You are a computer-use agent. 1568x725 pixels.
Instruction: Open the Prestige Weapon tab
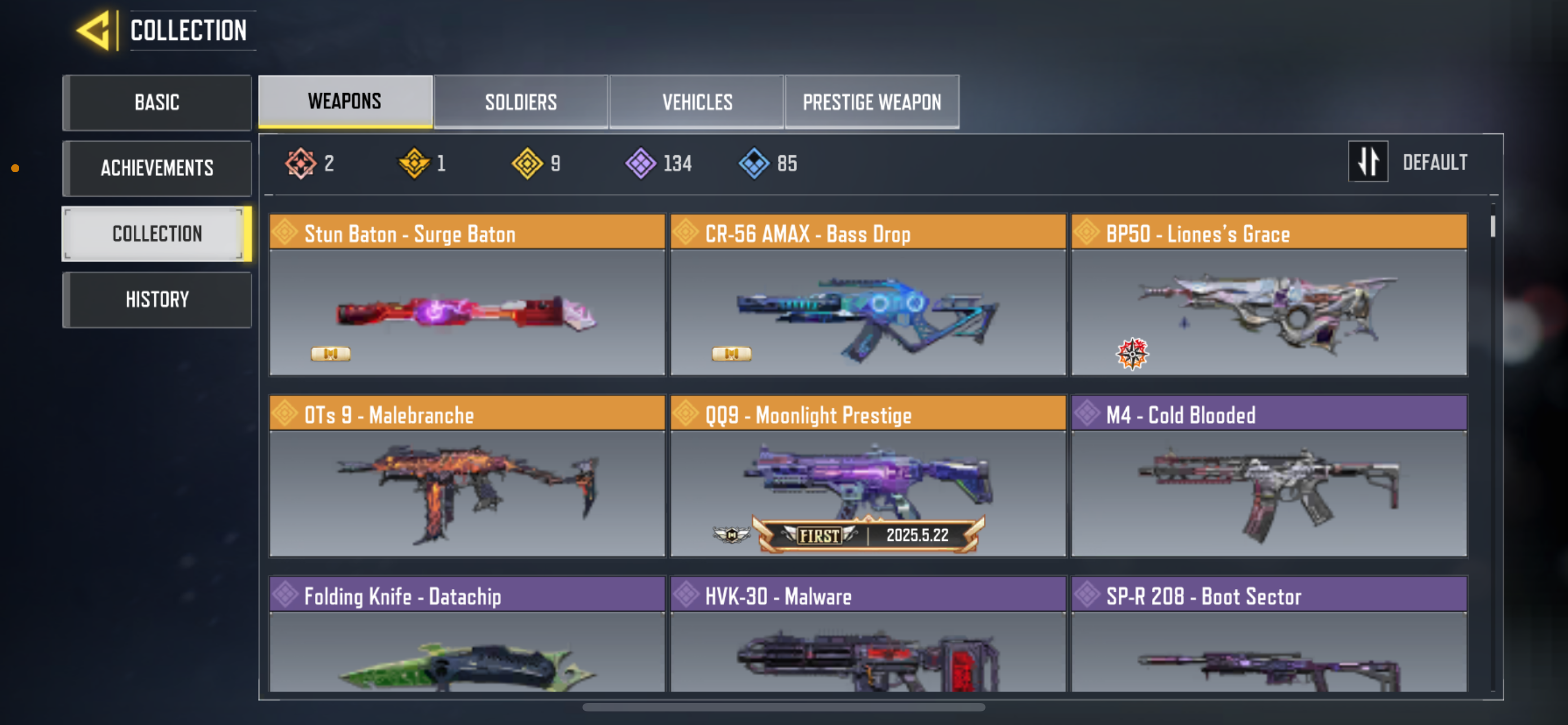point(871,102)
